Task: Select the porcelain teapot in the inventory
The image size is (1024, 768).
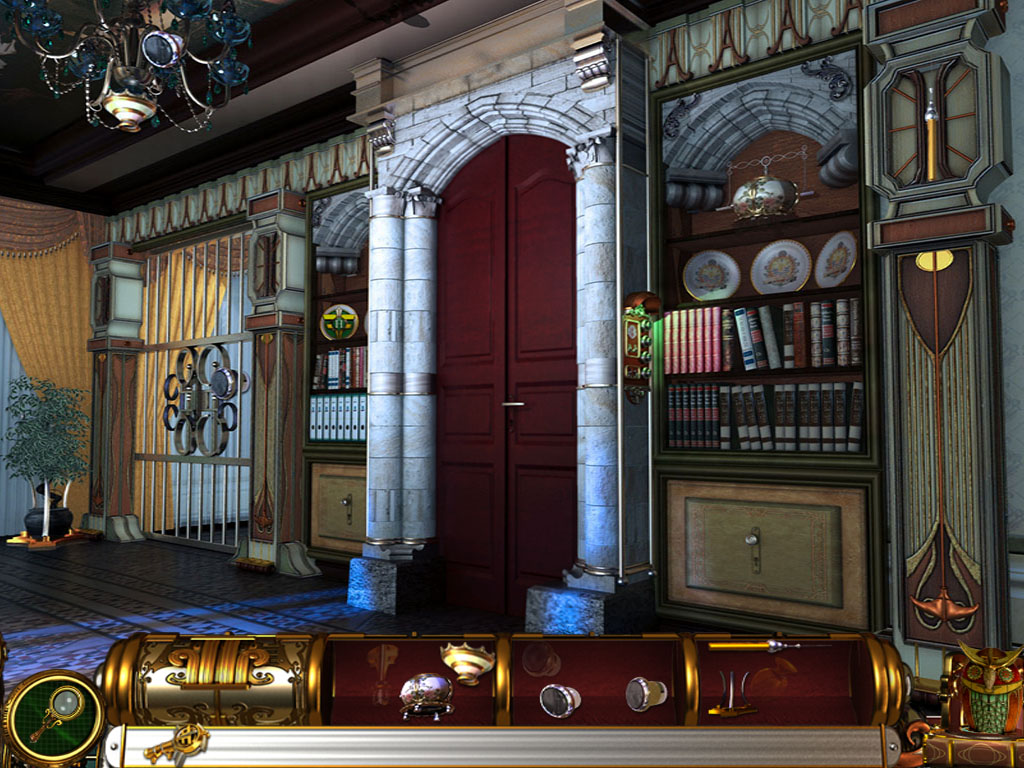Action: (x=426, y=694)
